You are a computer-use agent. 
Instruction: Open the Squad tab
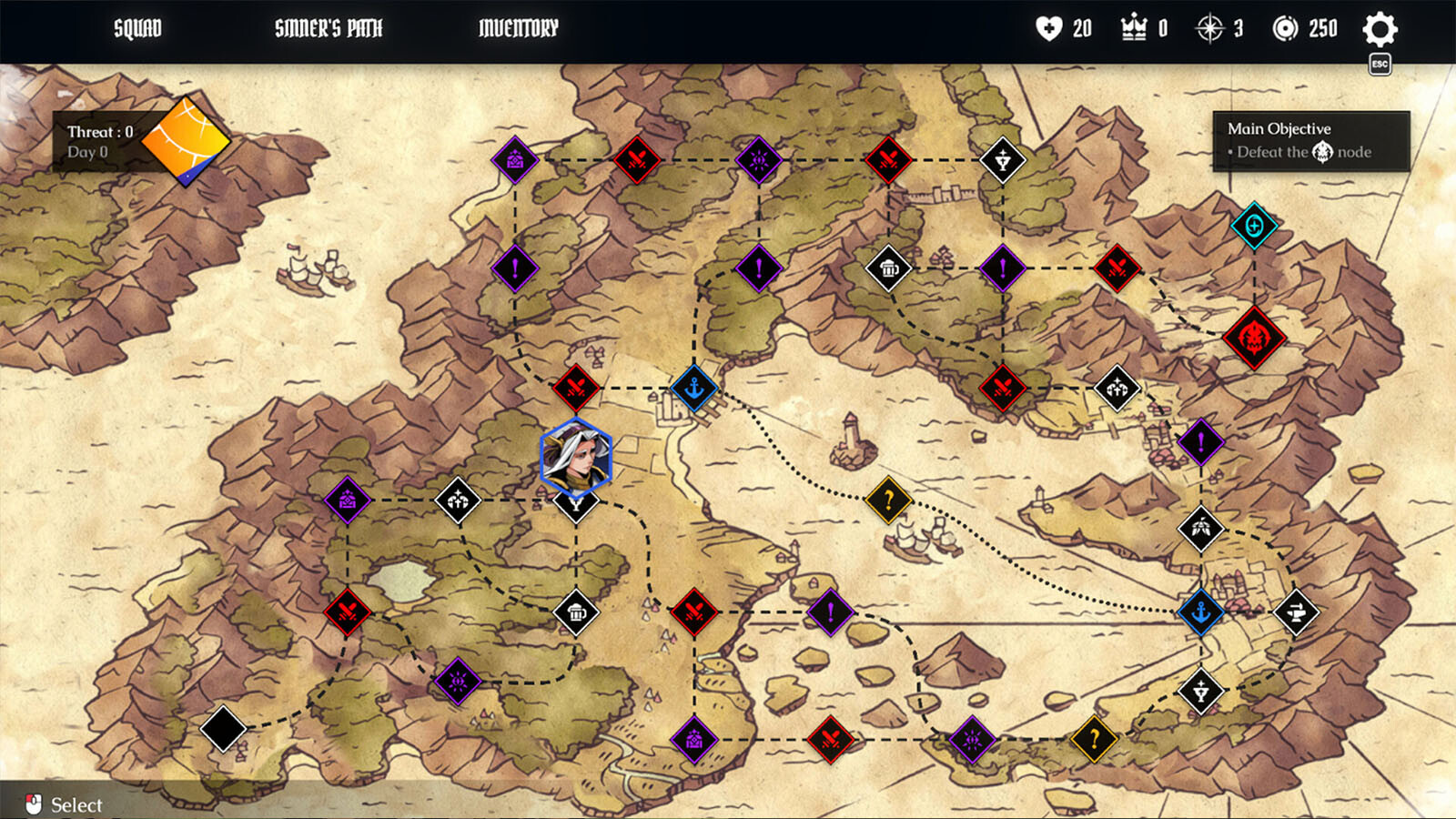click(137, 29)
